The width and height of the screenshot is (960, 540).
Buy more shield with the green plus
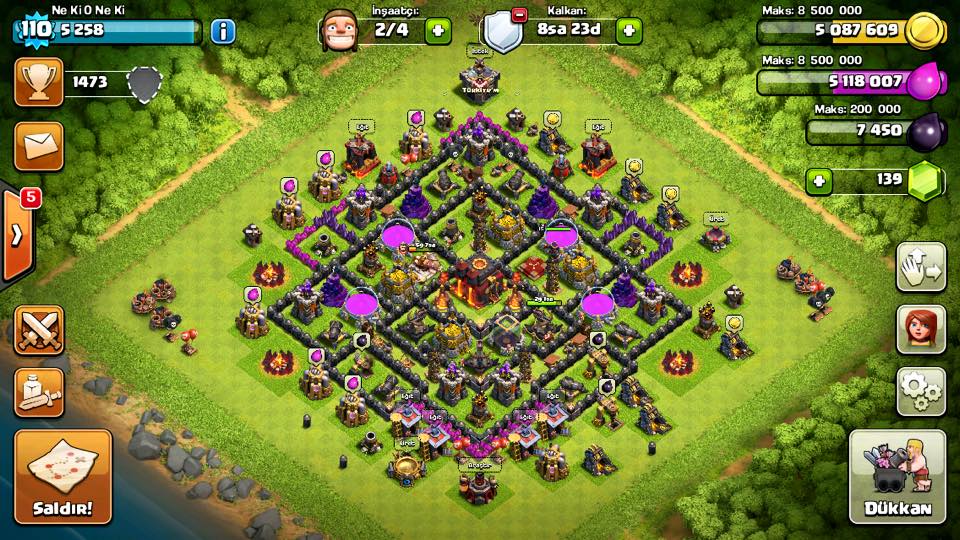point(629,30)
